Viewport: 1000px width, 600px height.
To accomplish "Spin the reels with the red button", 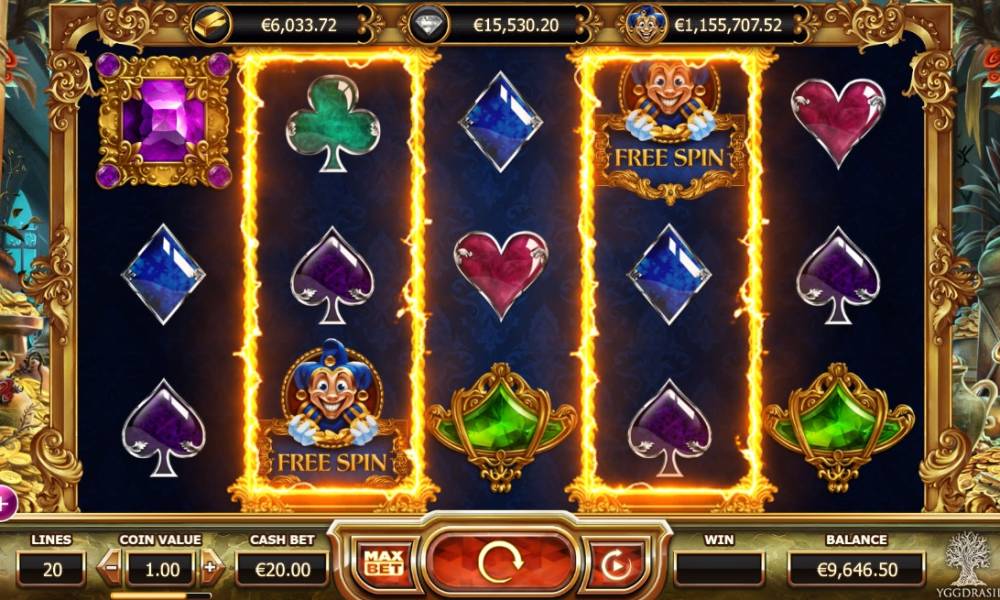I will click(x=501, y=564).
